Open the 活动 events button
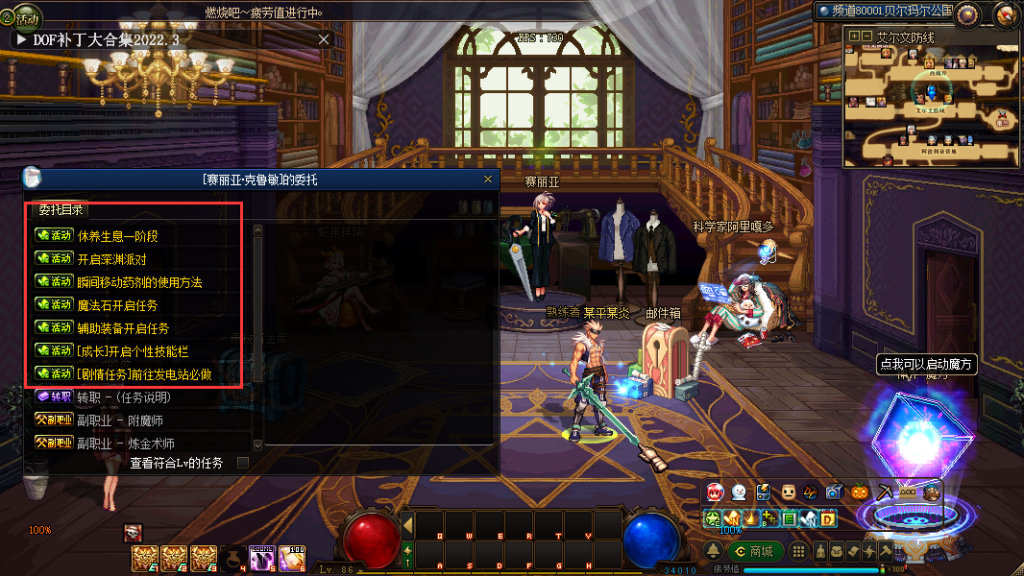Viewport: 1024px width, 576px height. tap(22, 18)
